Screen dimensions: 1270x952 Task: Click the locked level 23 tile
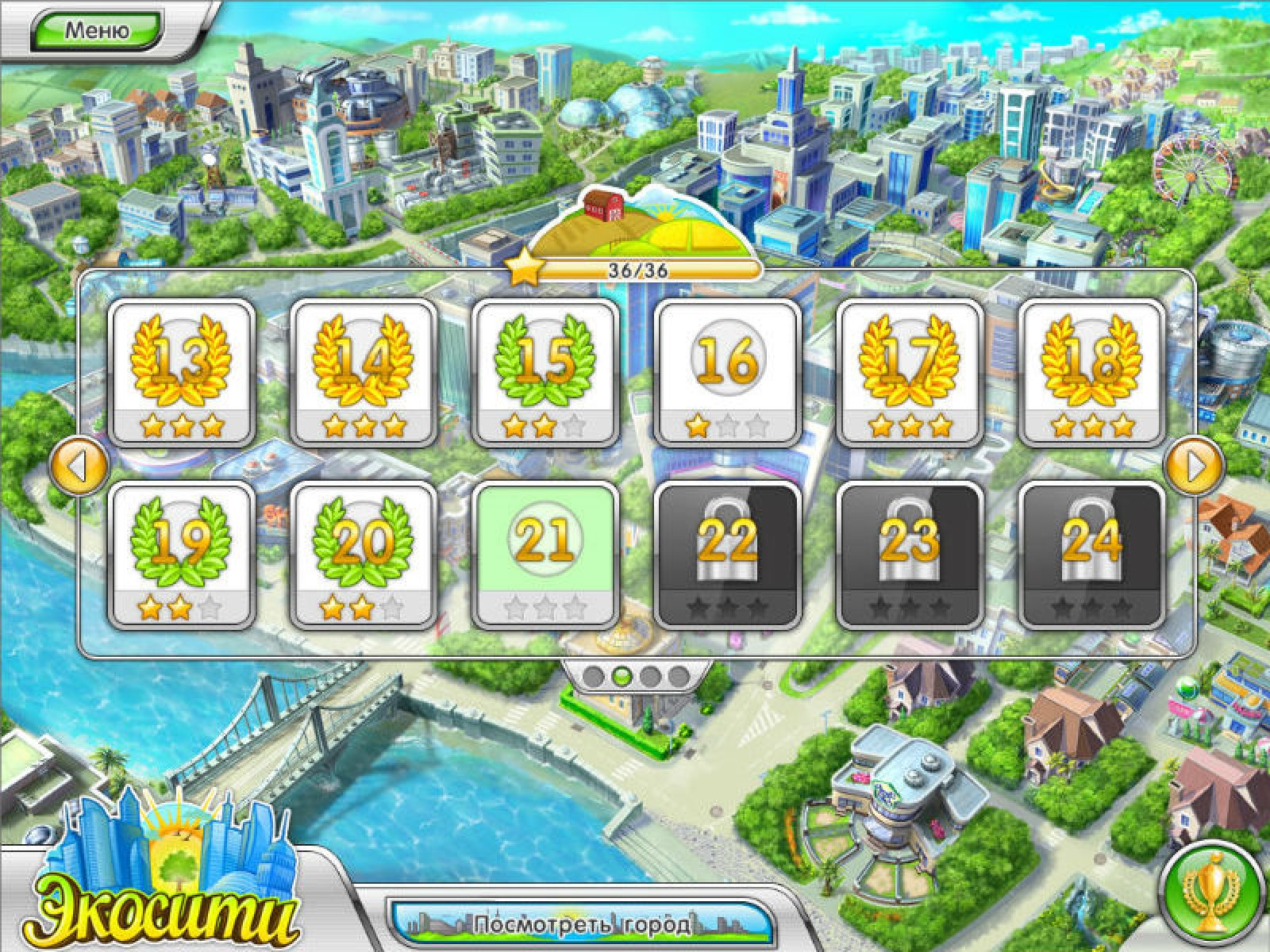coord(910,554)
